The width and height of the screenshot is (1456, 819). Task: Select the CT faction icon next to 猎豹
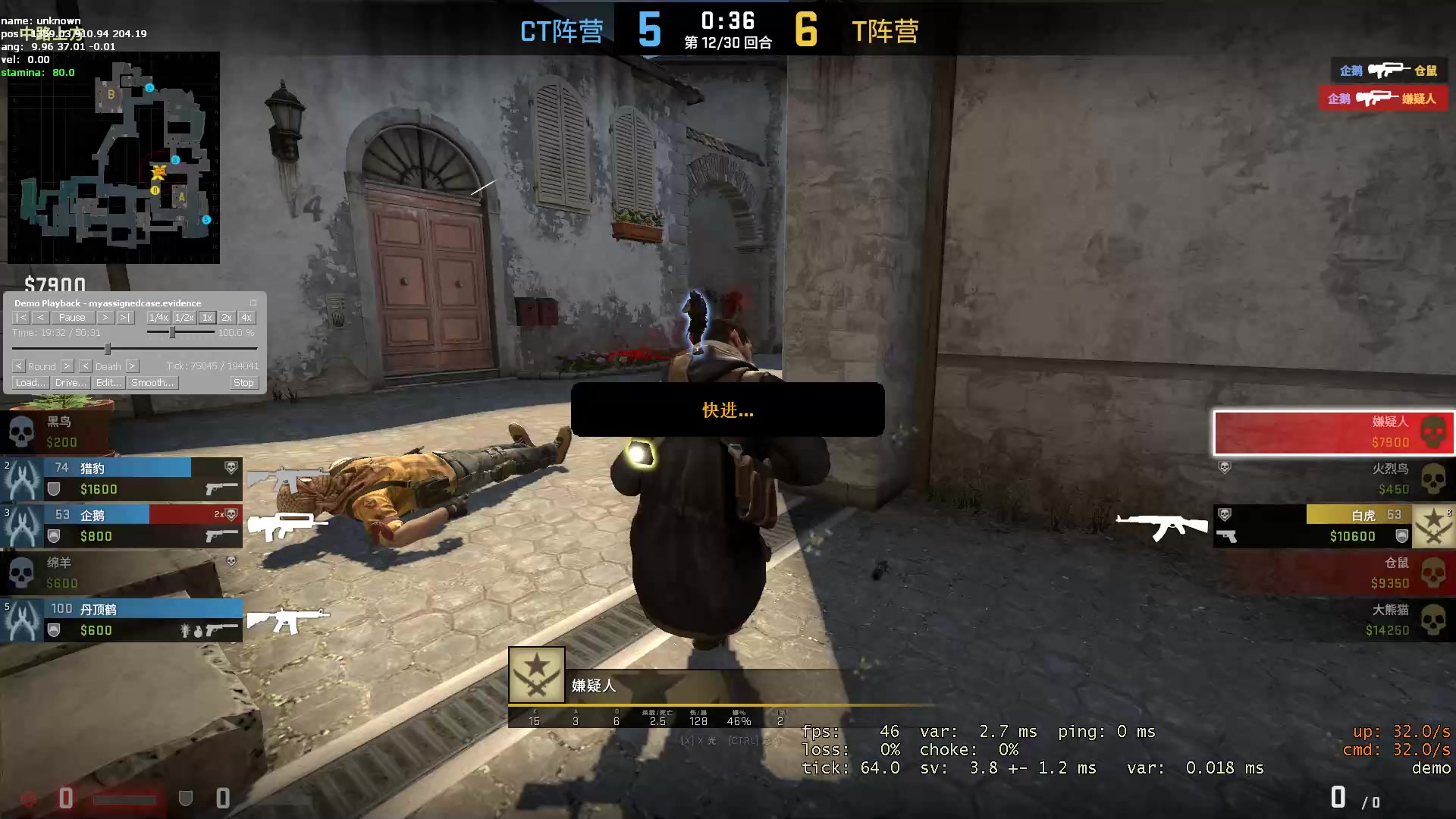[23, 479]
